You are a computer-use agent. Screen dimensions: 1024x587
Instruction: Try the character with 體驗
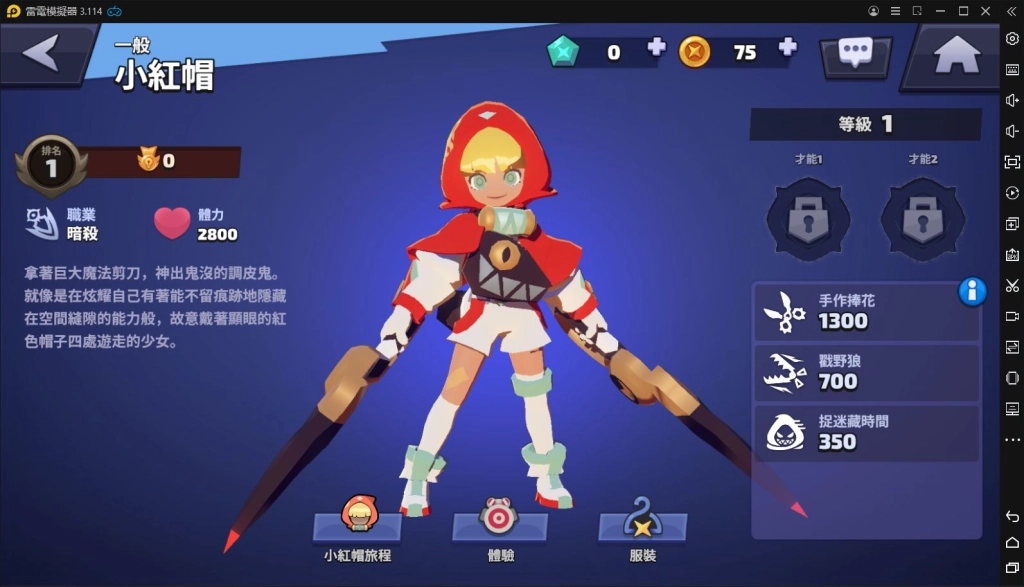[x=499, y=525]
